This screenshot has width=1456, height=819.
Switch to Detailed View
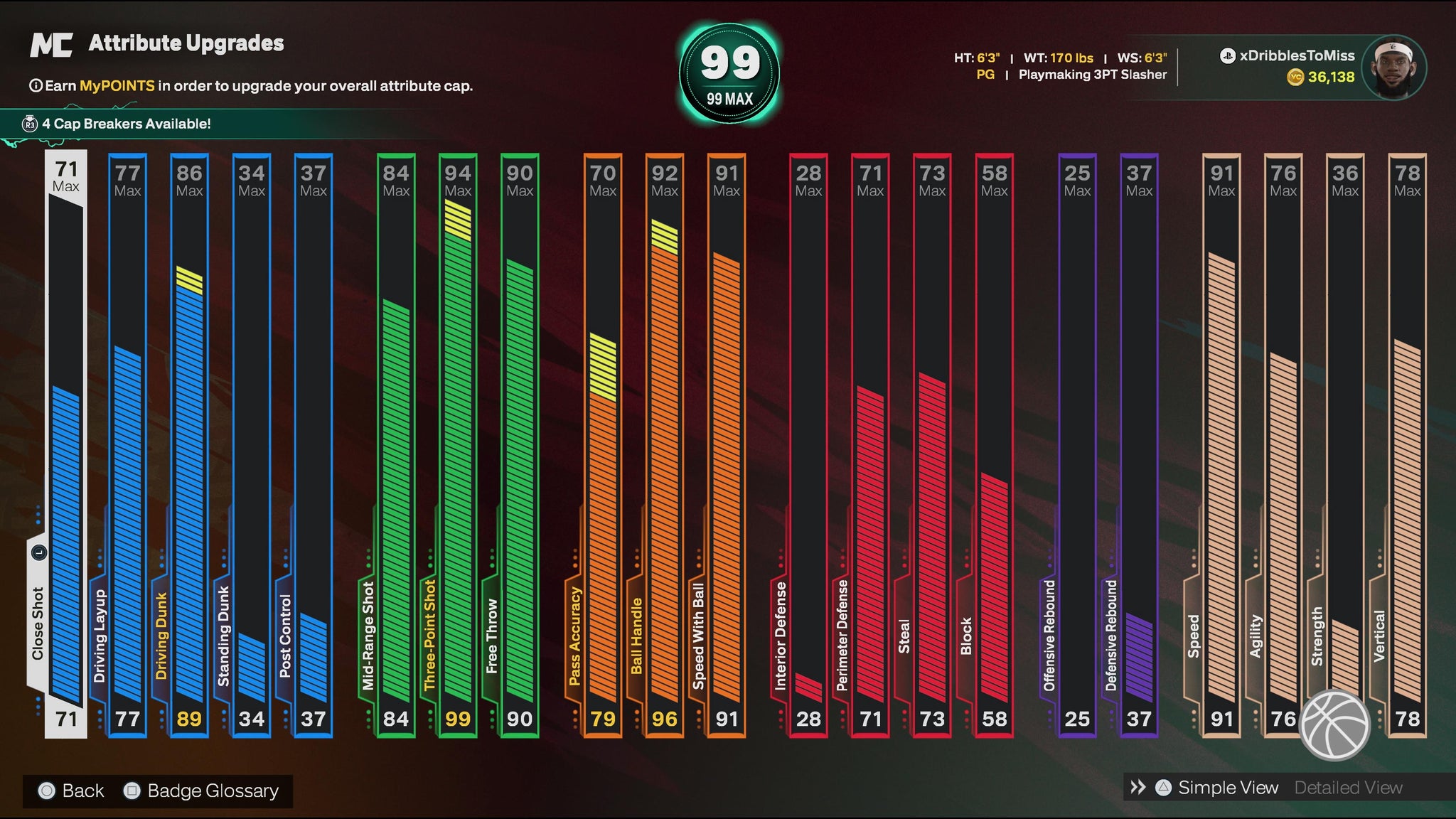[1348, 788]
